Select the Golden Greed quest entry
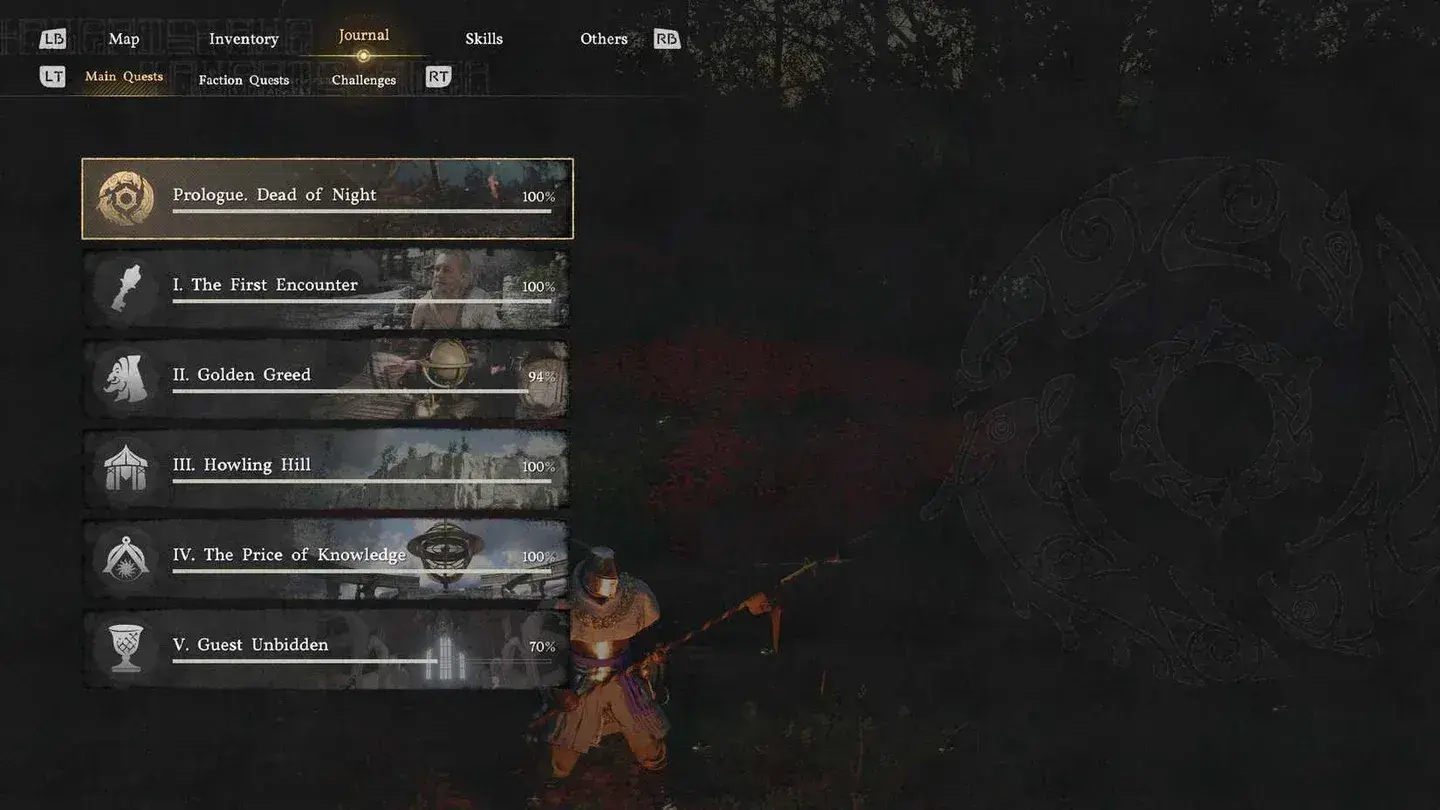 tap(330, 376)
